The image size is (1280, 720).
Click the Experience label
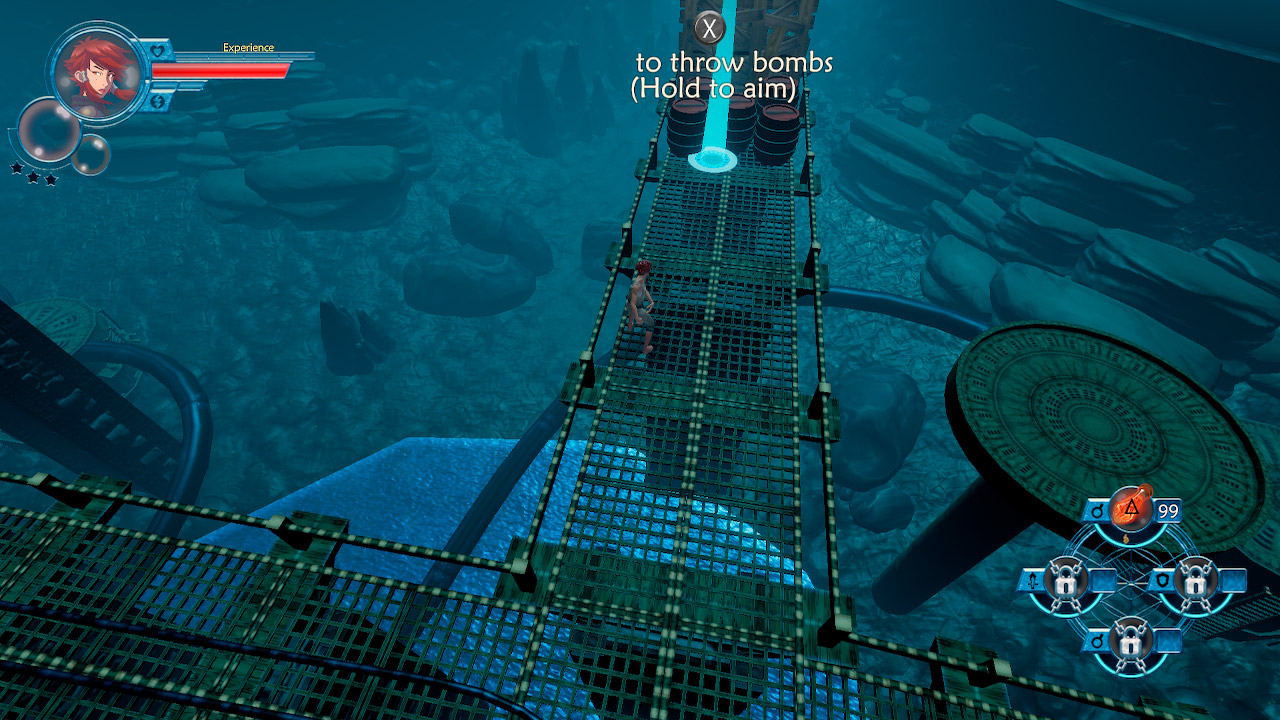[249, 47]
